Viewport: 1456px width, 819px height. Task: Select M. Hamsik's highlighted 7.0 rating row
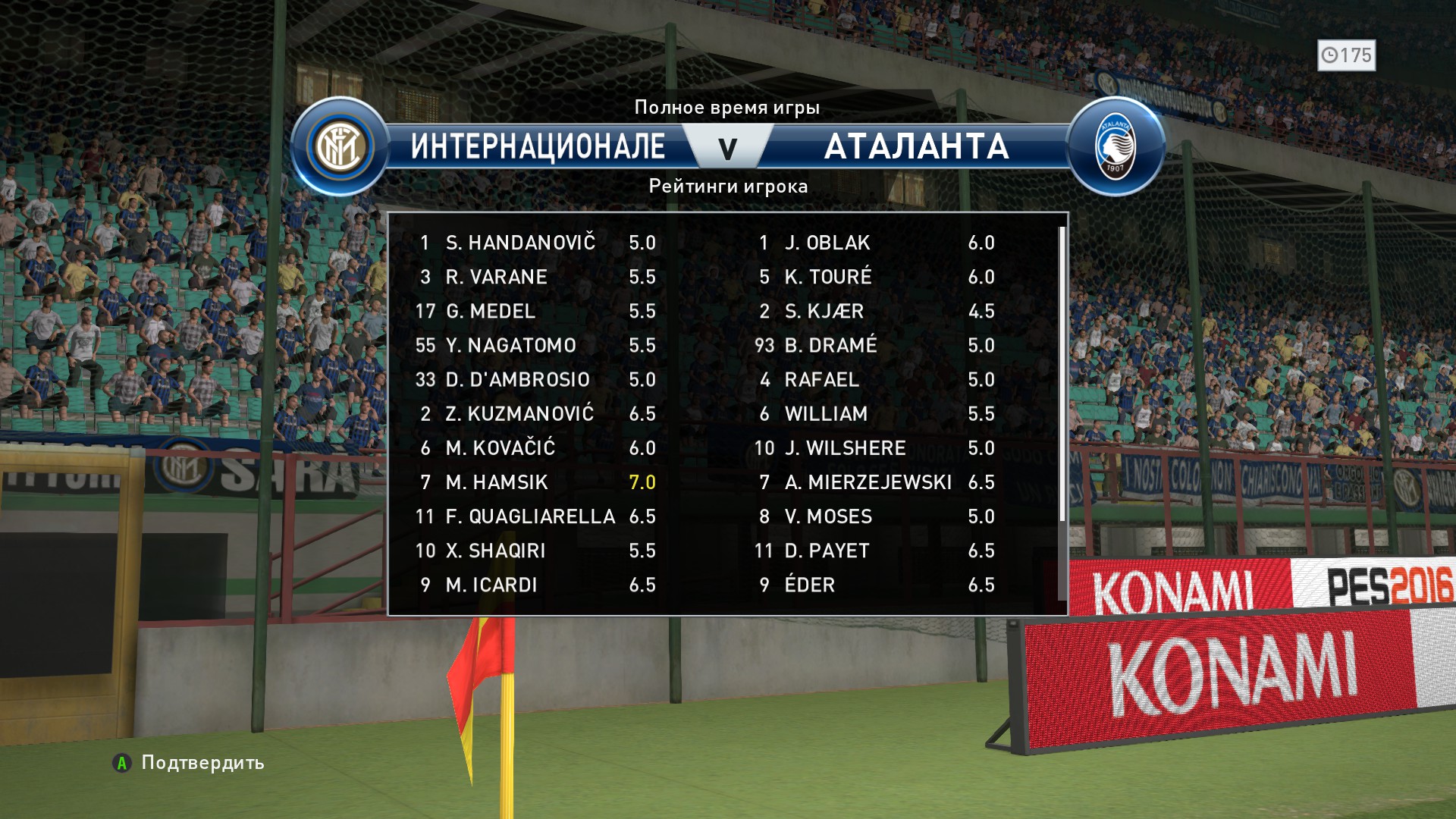click(x=535, y=482)
